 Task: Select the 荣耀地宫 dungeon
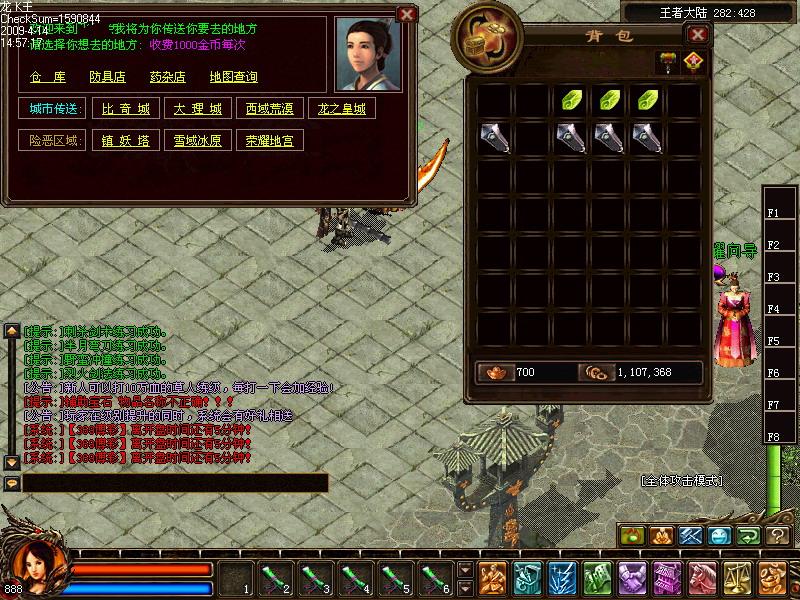[x=269, y=141]
